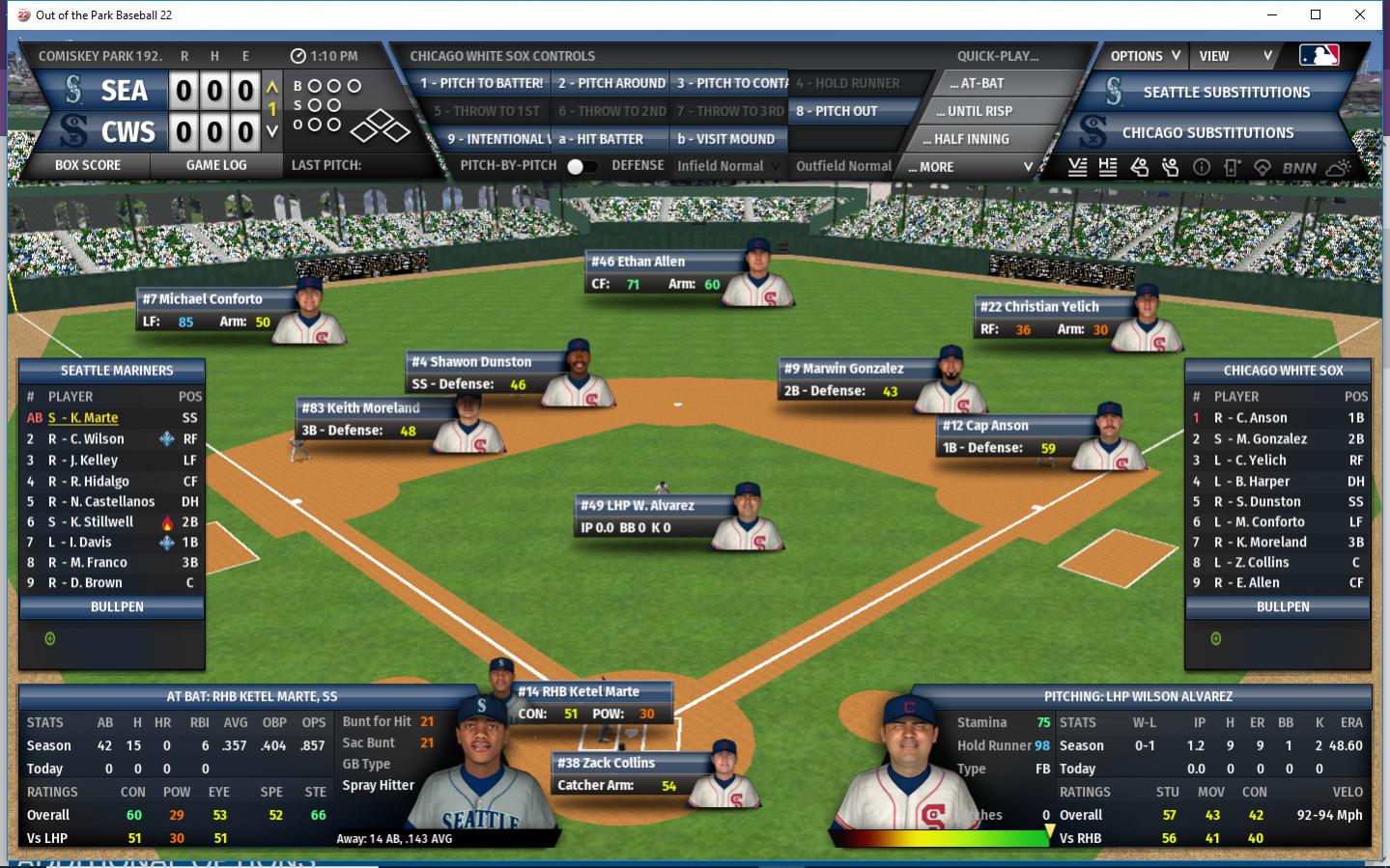Select the Pitch Around option
The image size is (1390, 868).
click(611, 83)
